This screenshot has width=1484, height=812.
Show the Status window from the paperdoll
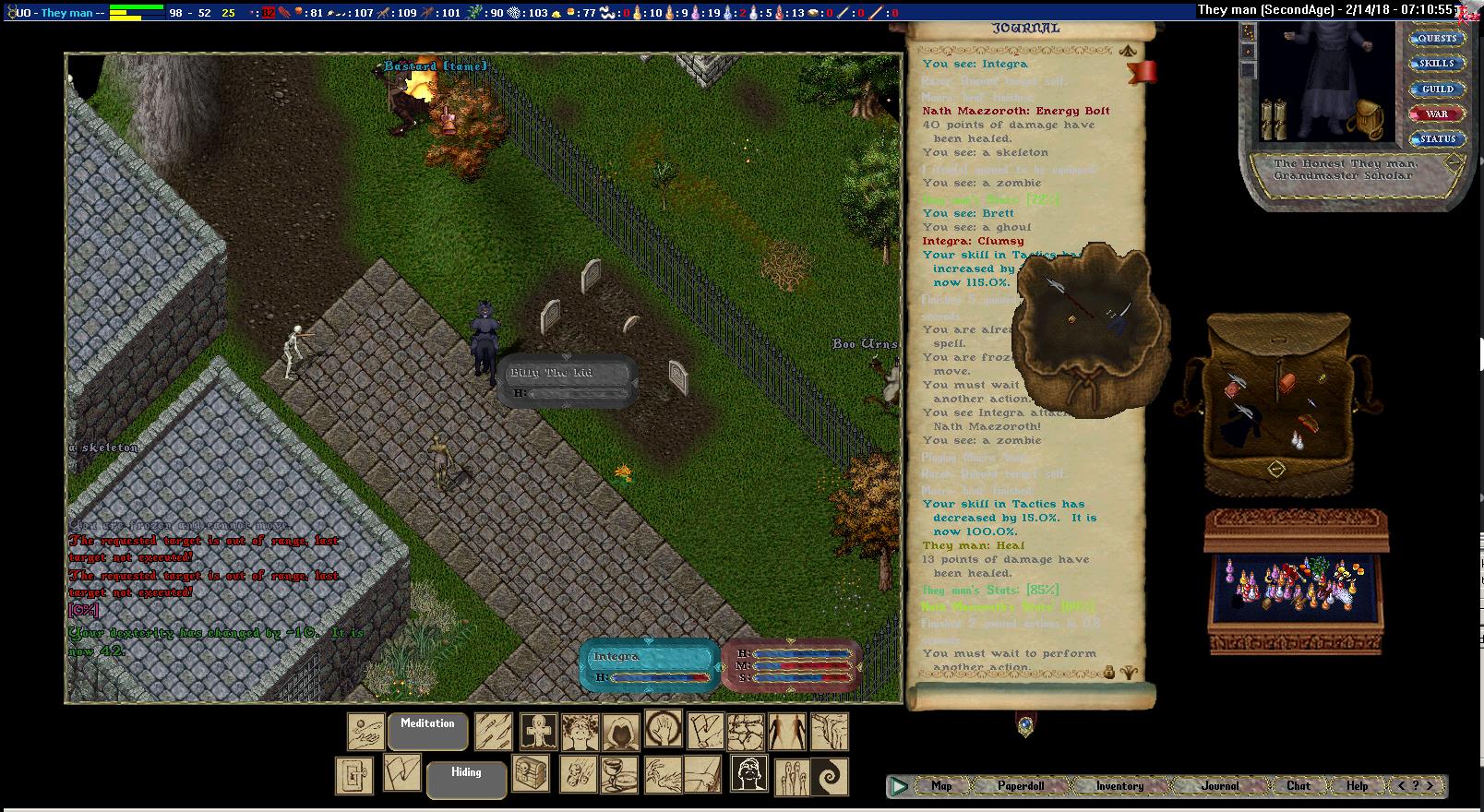point(1437,139)
